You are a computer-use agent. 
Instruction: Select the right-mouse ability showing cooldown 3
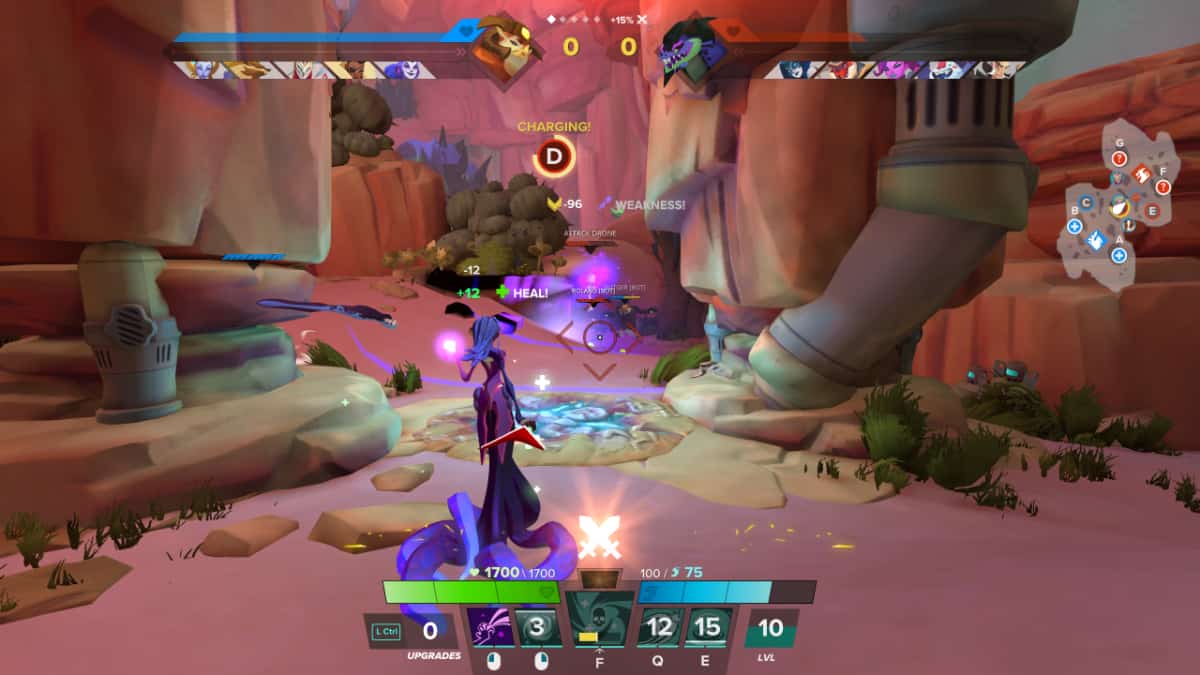541,629
